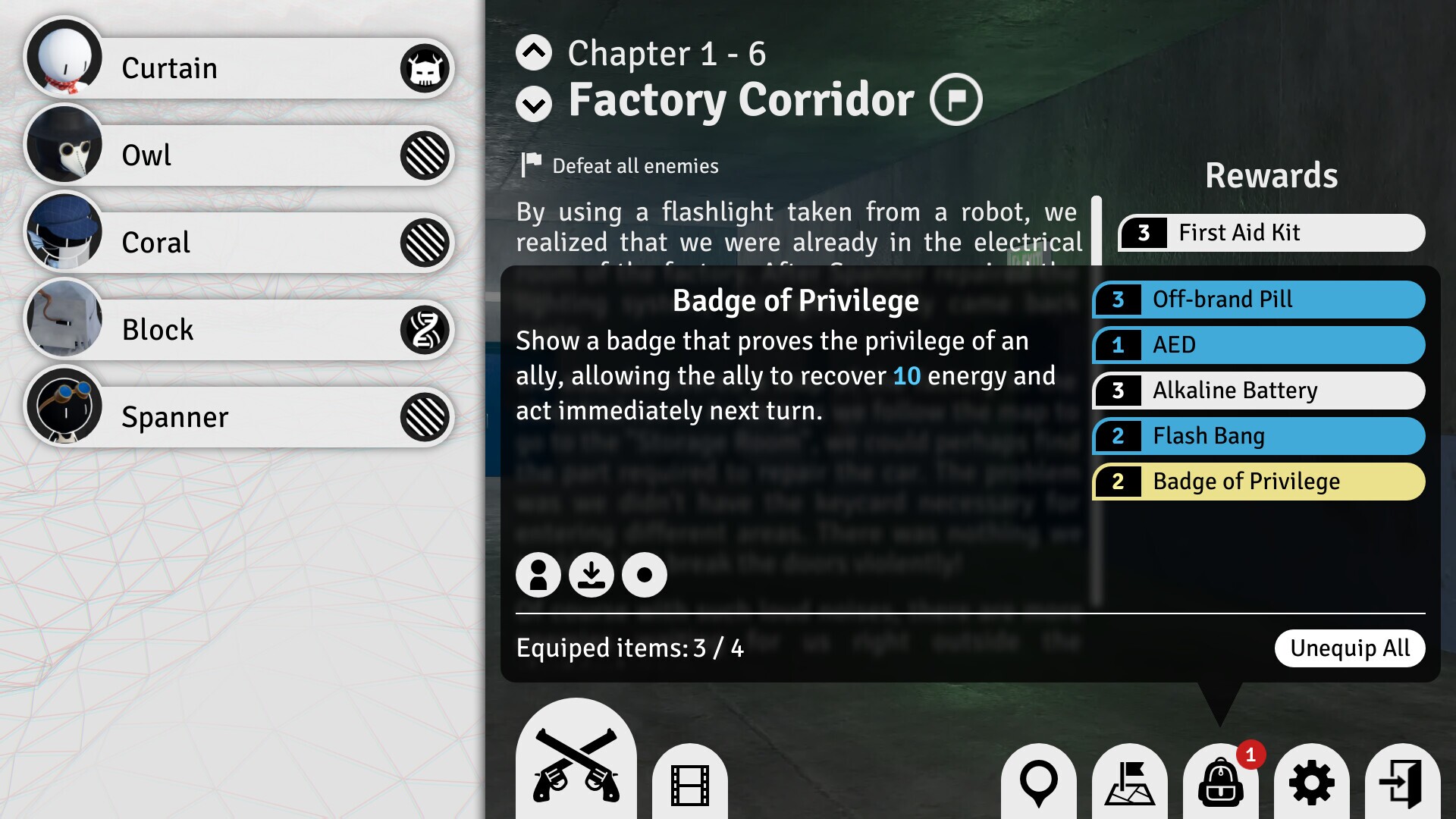Open the flag map mission screen
Screen dimensions: 1456x819
[x=1130, y=783]
